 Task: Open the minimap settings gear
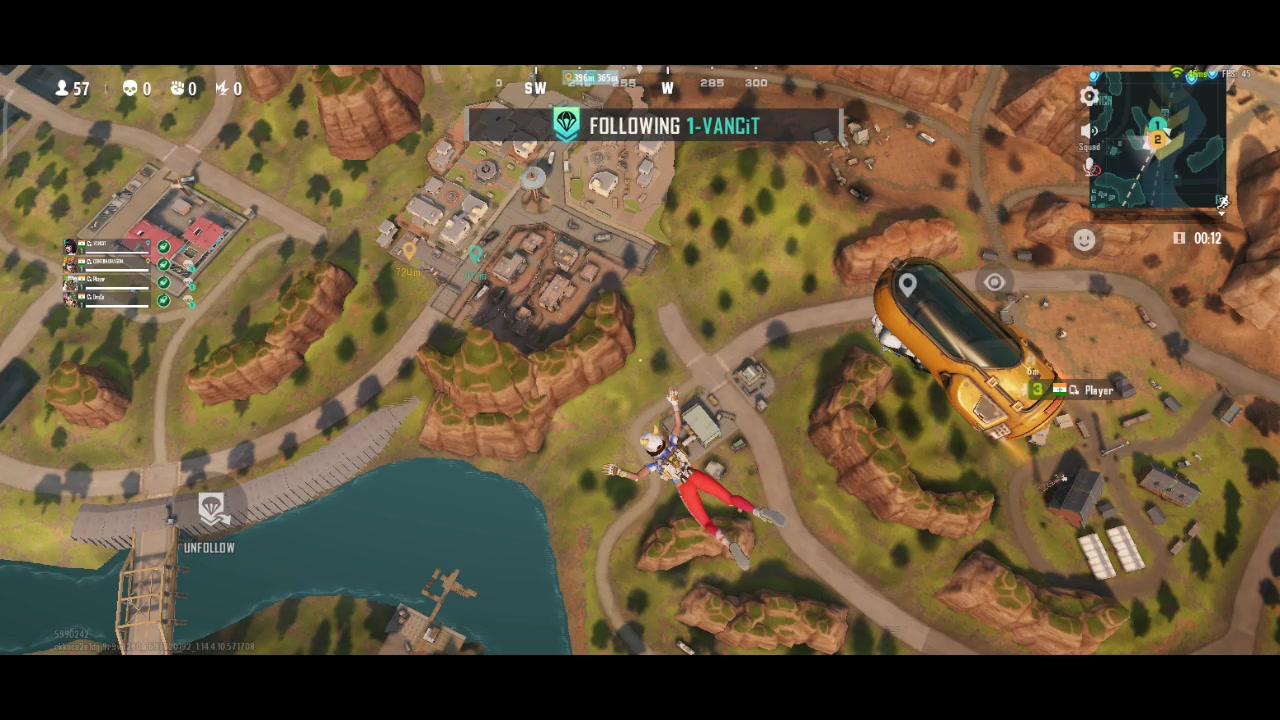click(1088, 95)
